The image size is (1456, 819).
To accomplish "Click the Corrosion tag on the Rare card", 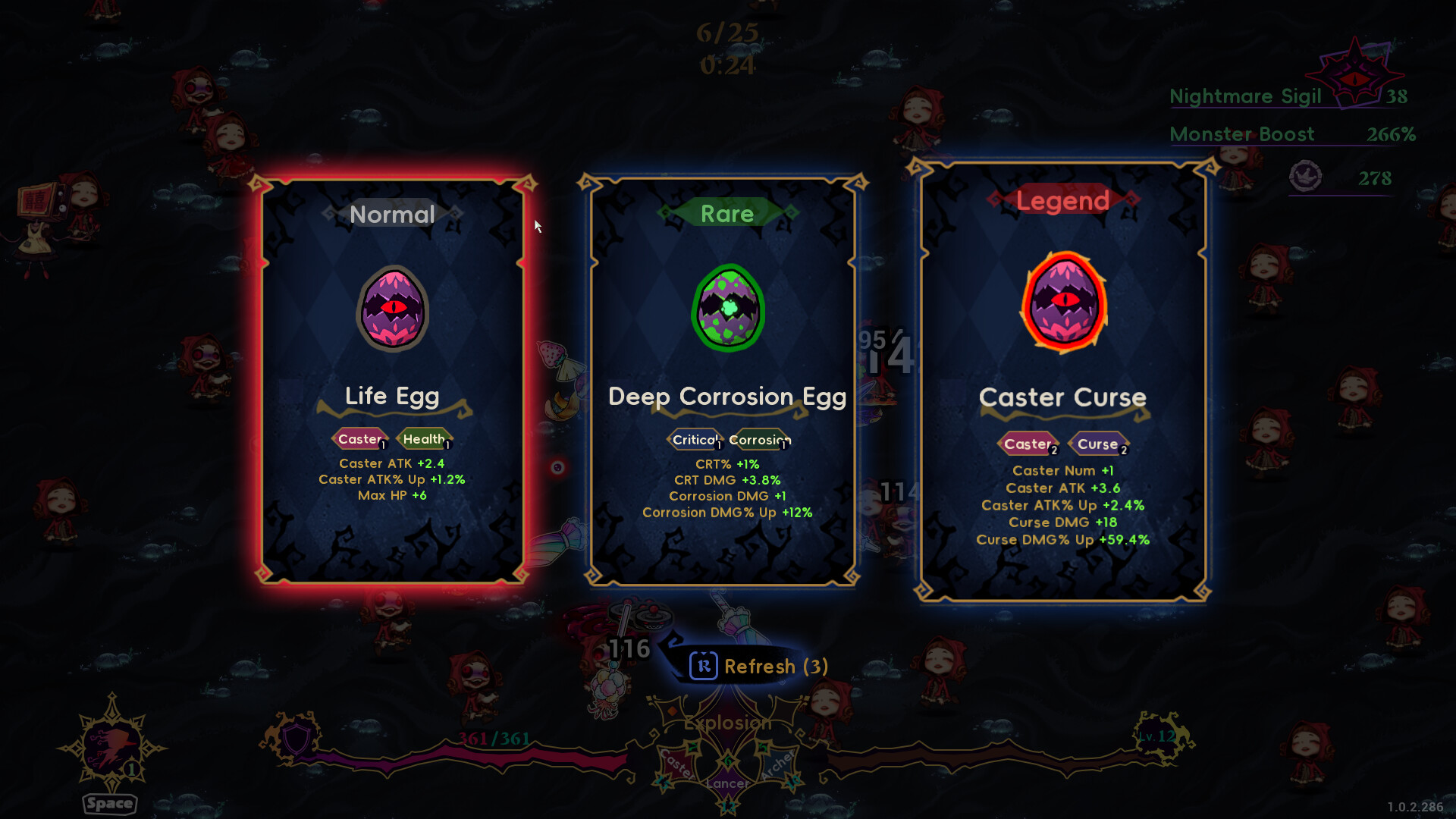I will (759, 440).
